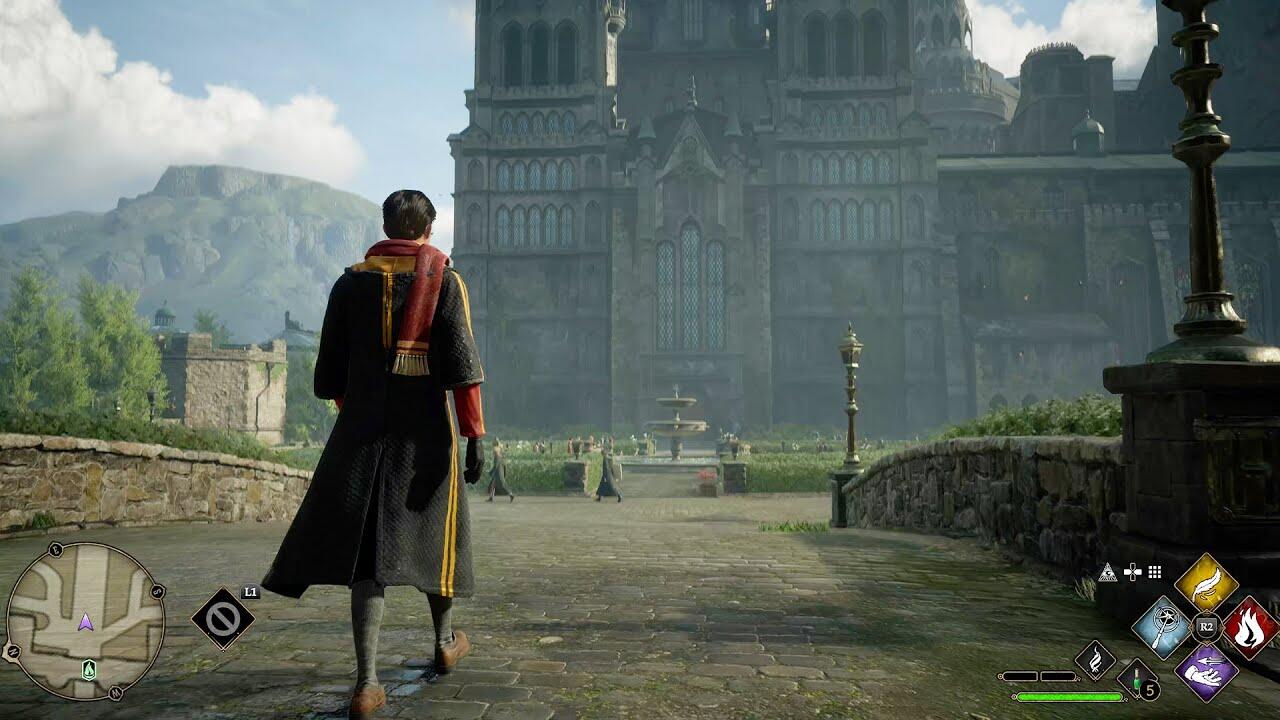The height and width of the screenshot is (720, 1280).
Task: Click the purple player arrow on minimap
Action: pos(86,622)
